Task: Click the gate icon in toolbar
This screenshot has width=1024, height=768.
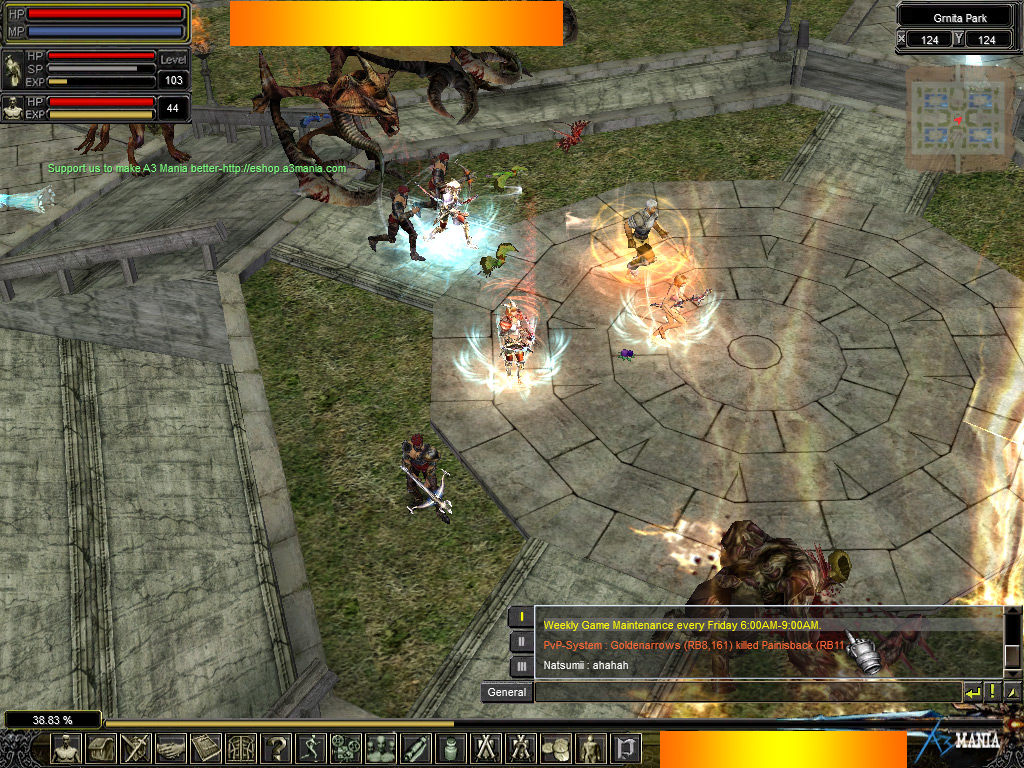Action: [241, 748]
